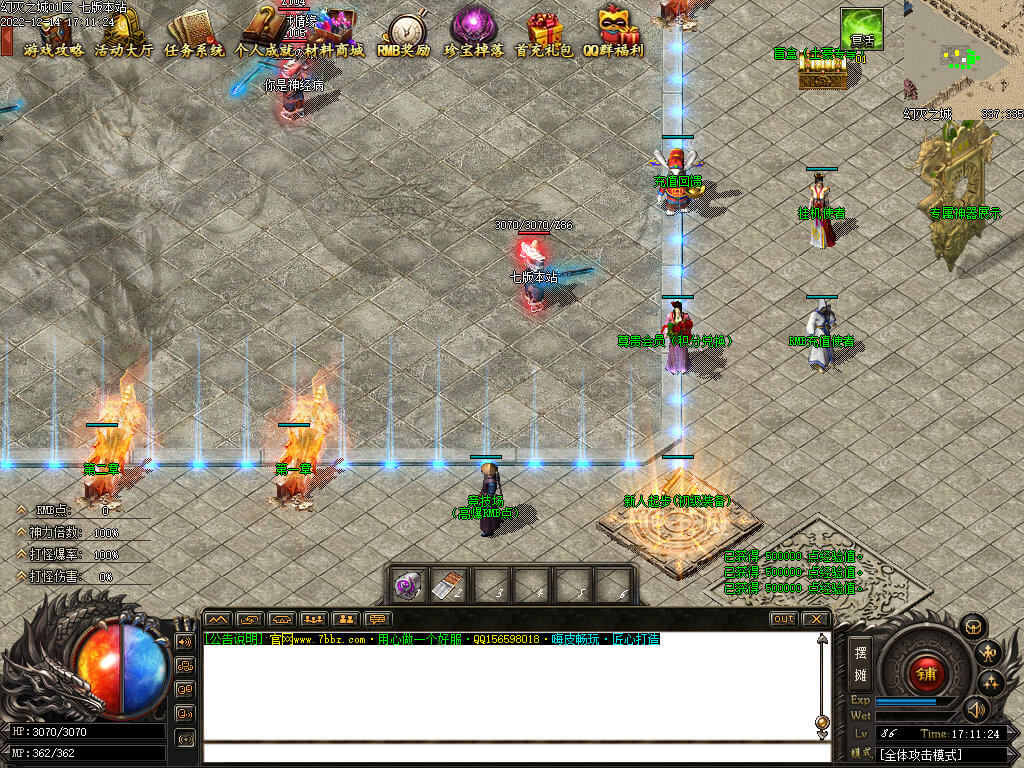Use the scroll item in hotbar slot 2
Viewport: 1024px width, 768px height.
449,586
